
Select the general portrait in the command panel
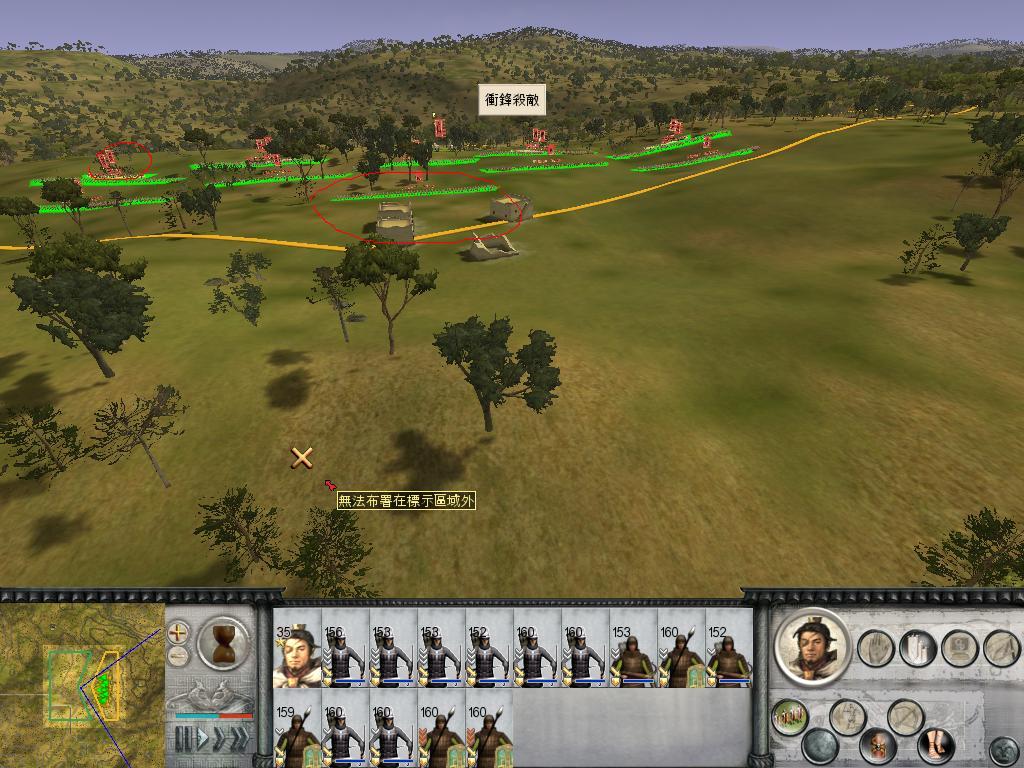pyautogui.click(x=812, y=646)
